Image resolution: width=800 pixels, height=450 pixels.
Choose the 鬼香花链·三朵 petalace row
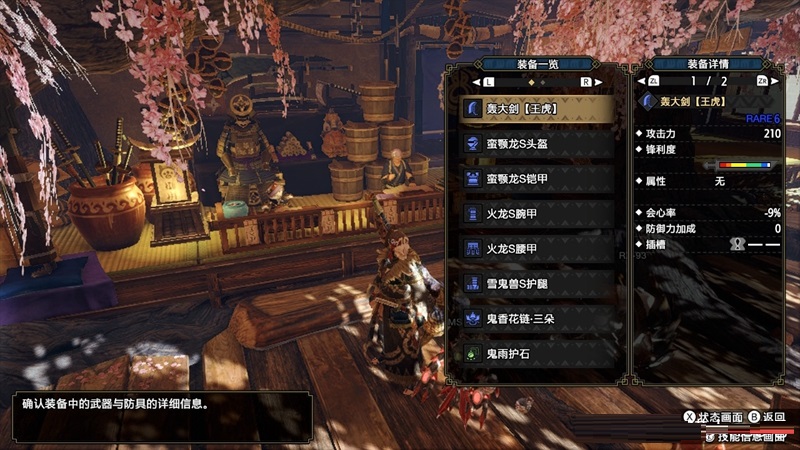click(x=536, y=318)
